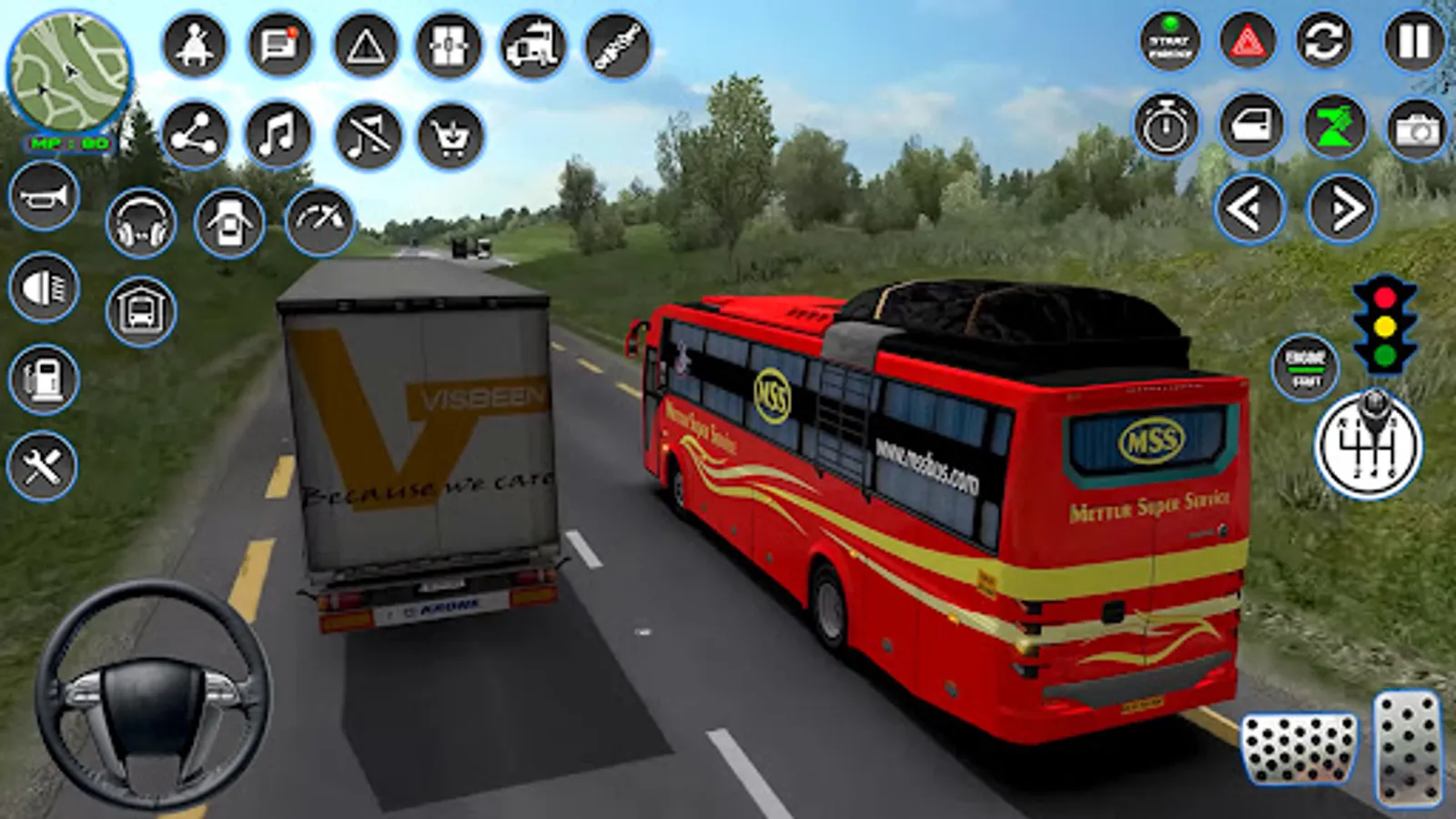
Task: Open the shopping cart store
Action: click(x=450, y=136)
